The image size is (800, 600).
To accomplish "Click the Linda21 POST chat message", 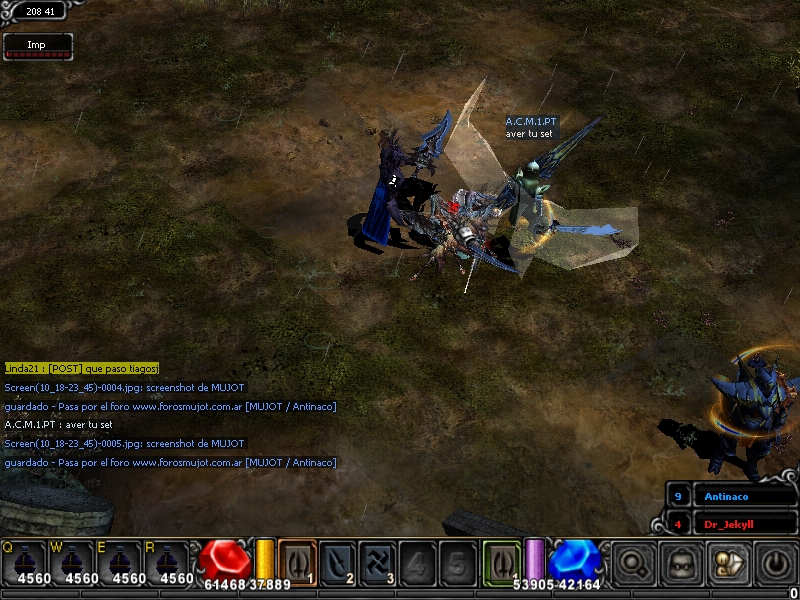I will (81, 368).
